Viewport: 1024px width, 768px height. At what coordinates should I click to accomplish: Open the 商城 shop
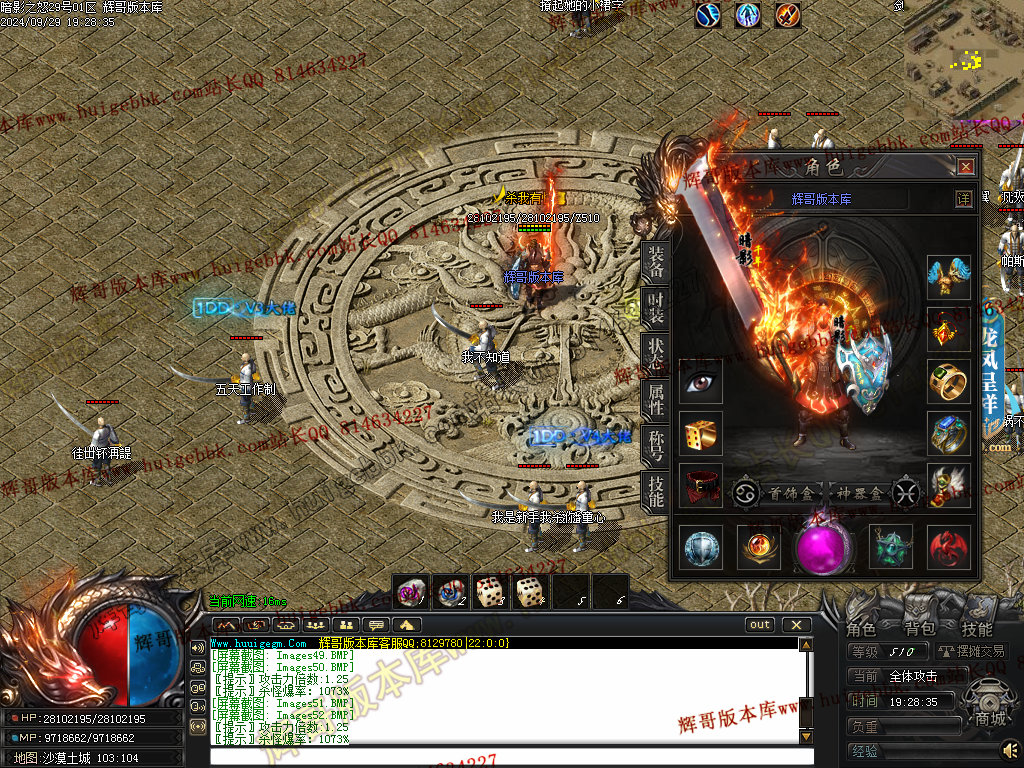pyautogui.click(x=990, y=718)
